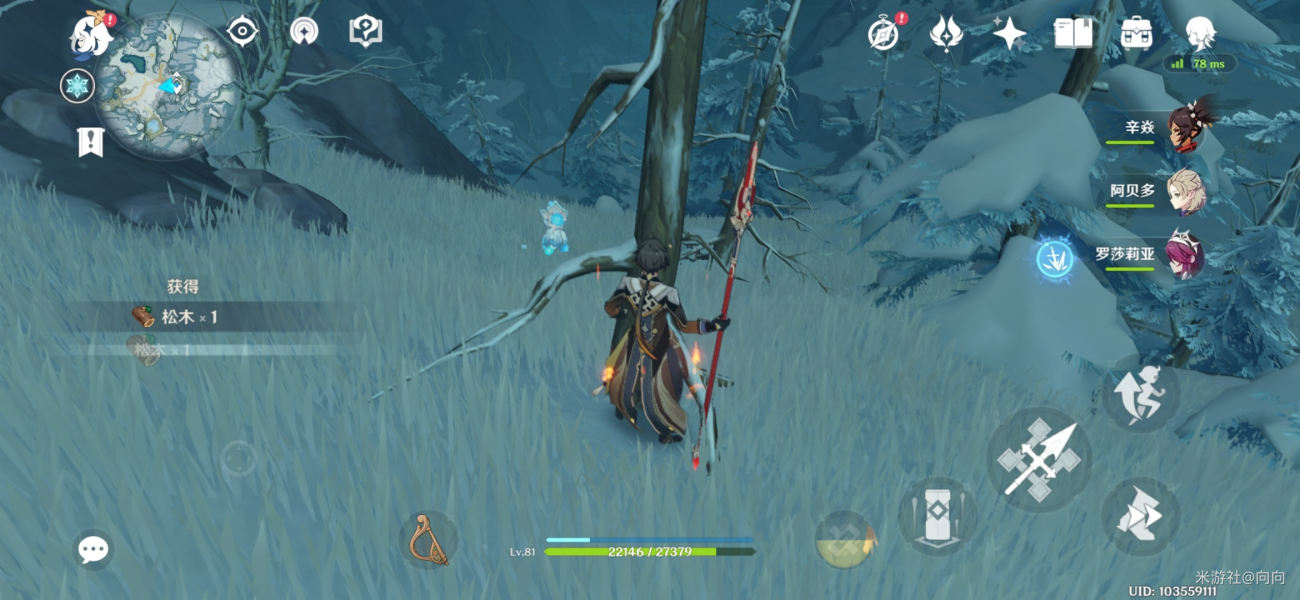Switch to party member 阿贝多
This screenshot has width=1300, height=600.
[x=1186, y=191]
